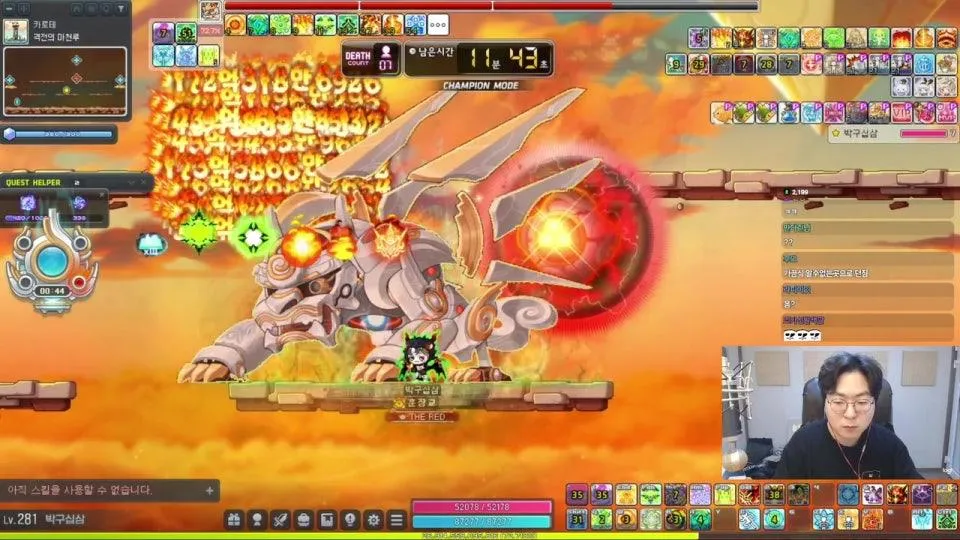
Task: Use the quickslot skill showing cooldown 31
Action: (x=577, y=519)
